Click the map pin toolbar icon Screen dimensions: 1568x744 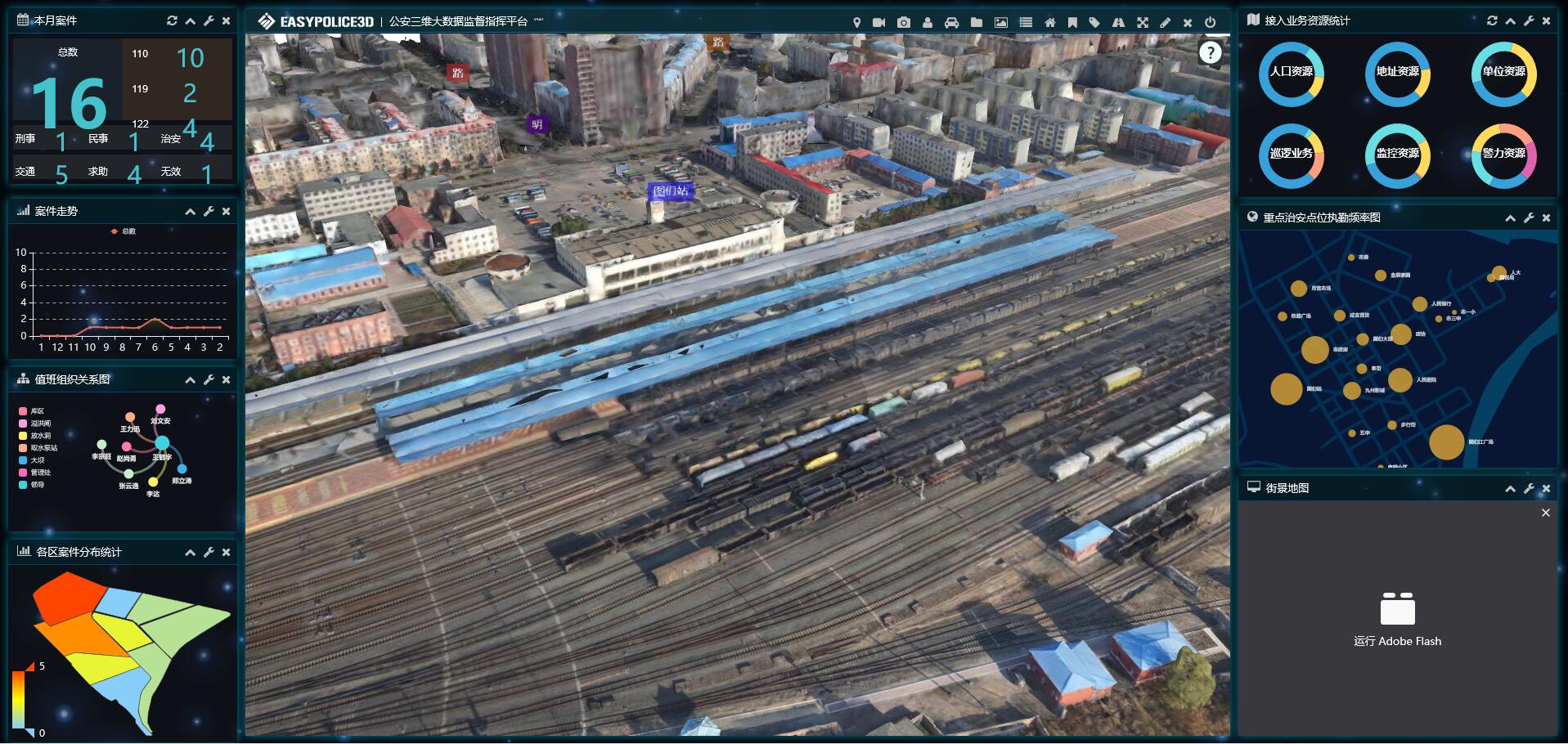(x=856, y=23)
